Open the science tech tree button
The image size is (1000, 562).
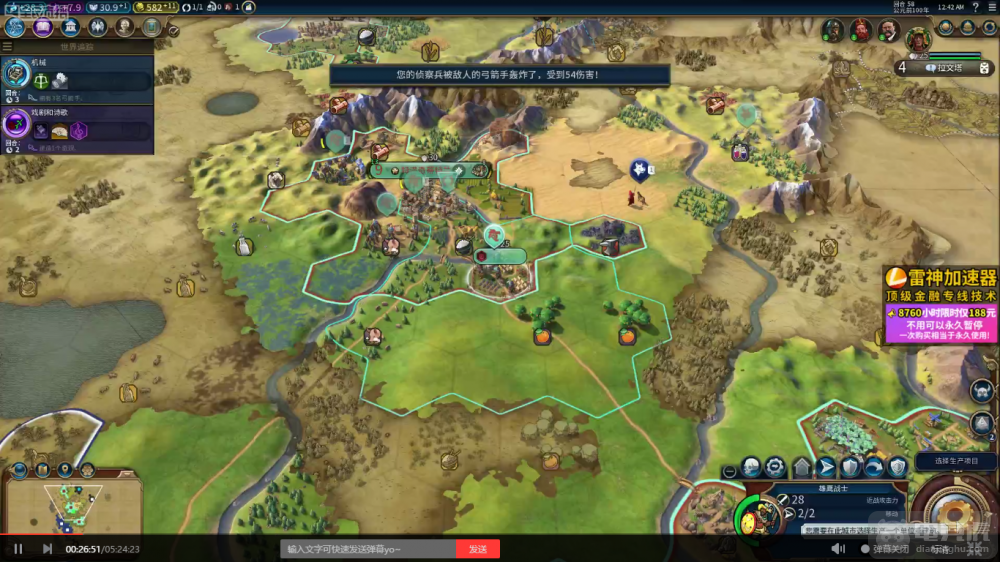16,27
